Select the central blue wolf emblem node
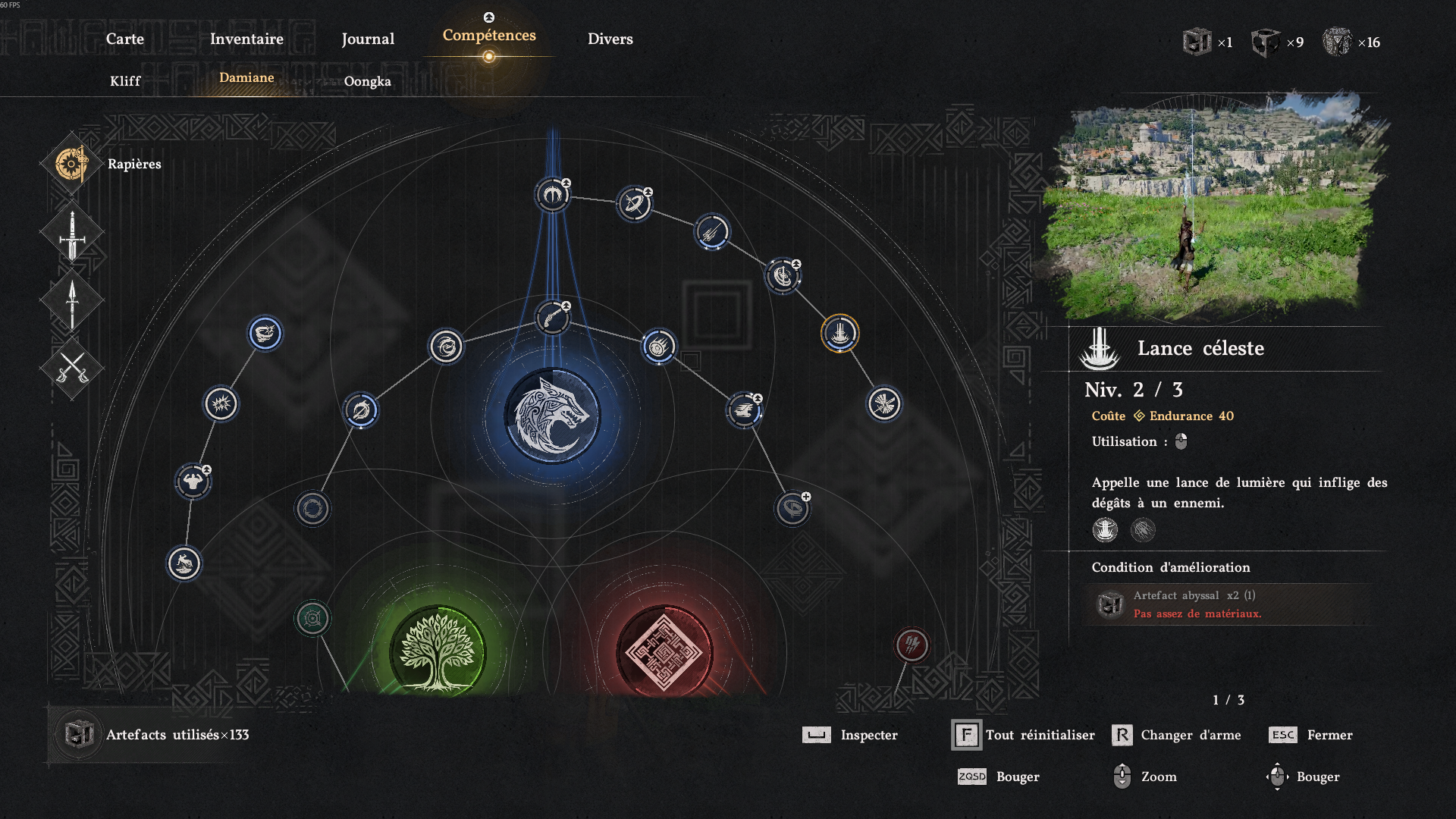 tap(552, 416)
